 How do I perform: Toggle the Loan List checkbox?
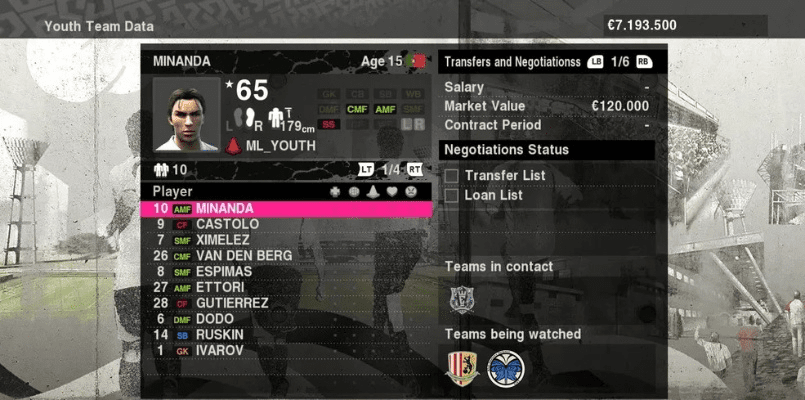pos(452,195)
